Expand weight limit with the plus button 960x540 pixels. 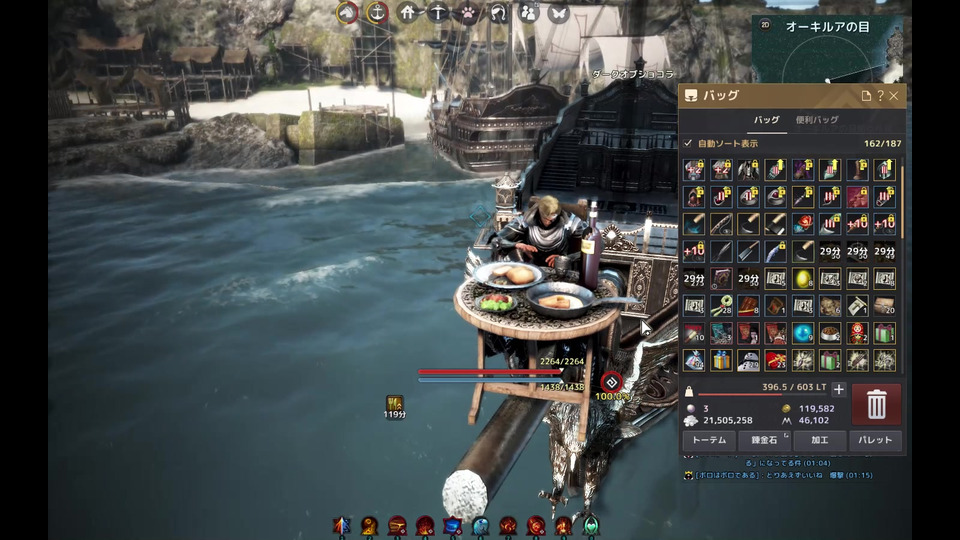(839, 390)
